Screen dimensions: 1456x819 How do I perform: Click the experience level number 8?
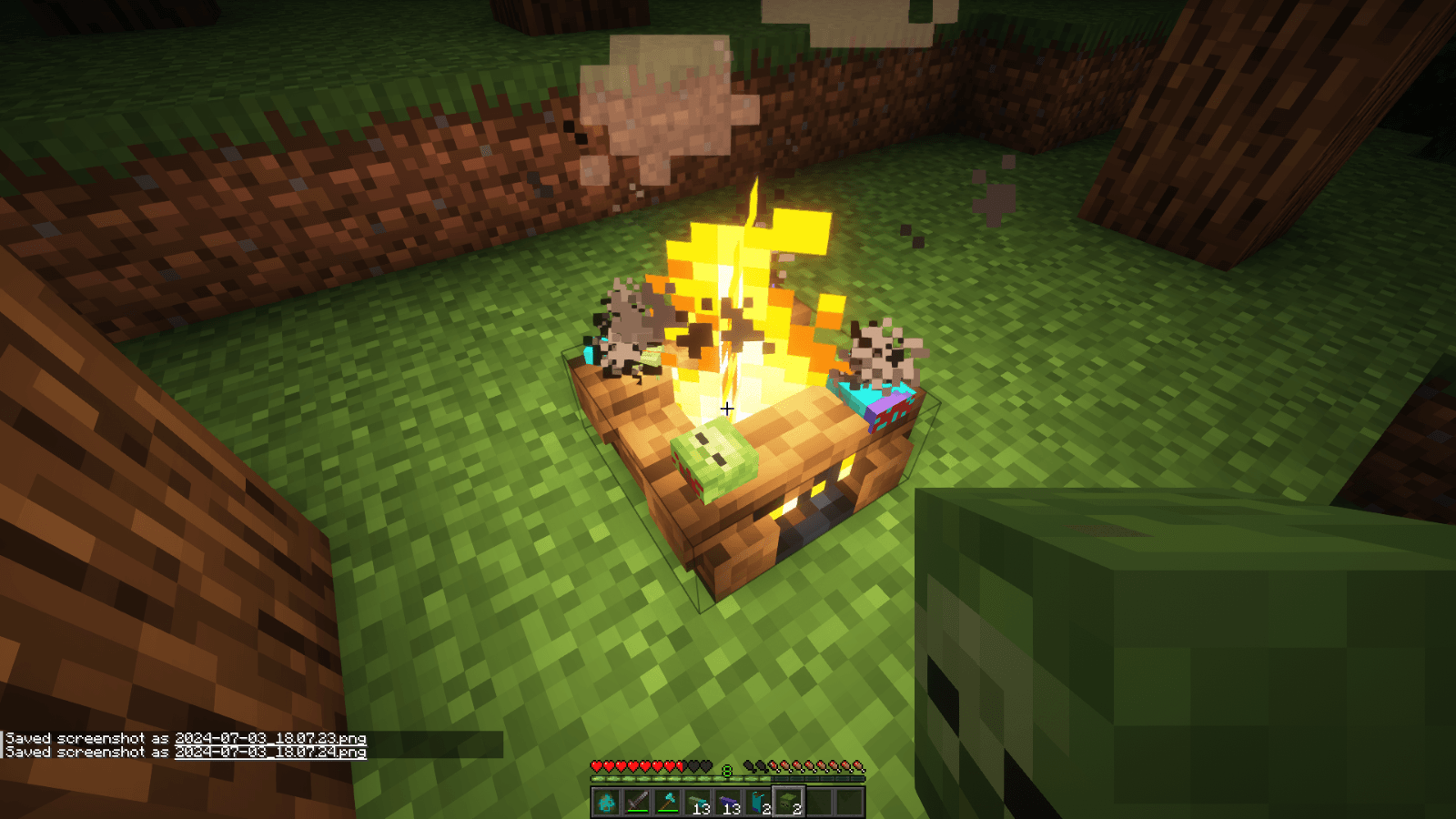[726, 769]
